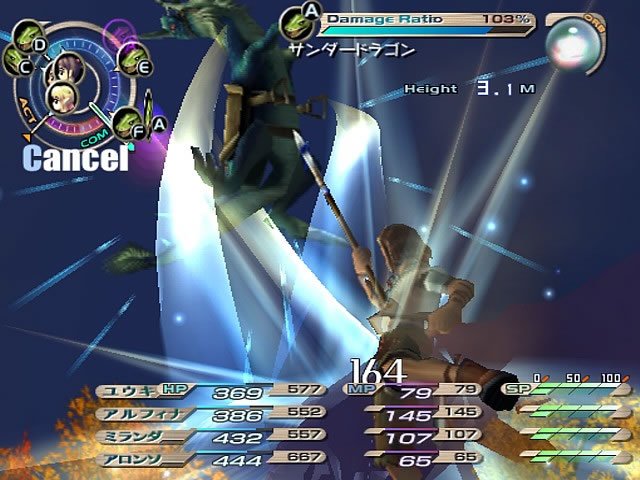Click the purple-haired character portrait on gauge
The width and height of the screenshot is (640, 480).
coord(68,70)
